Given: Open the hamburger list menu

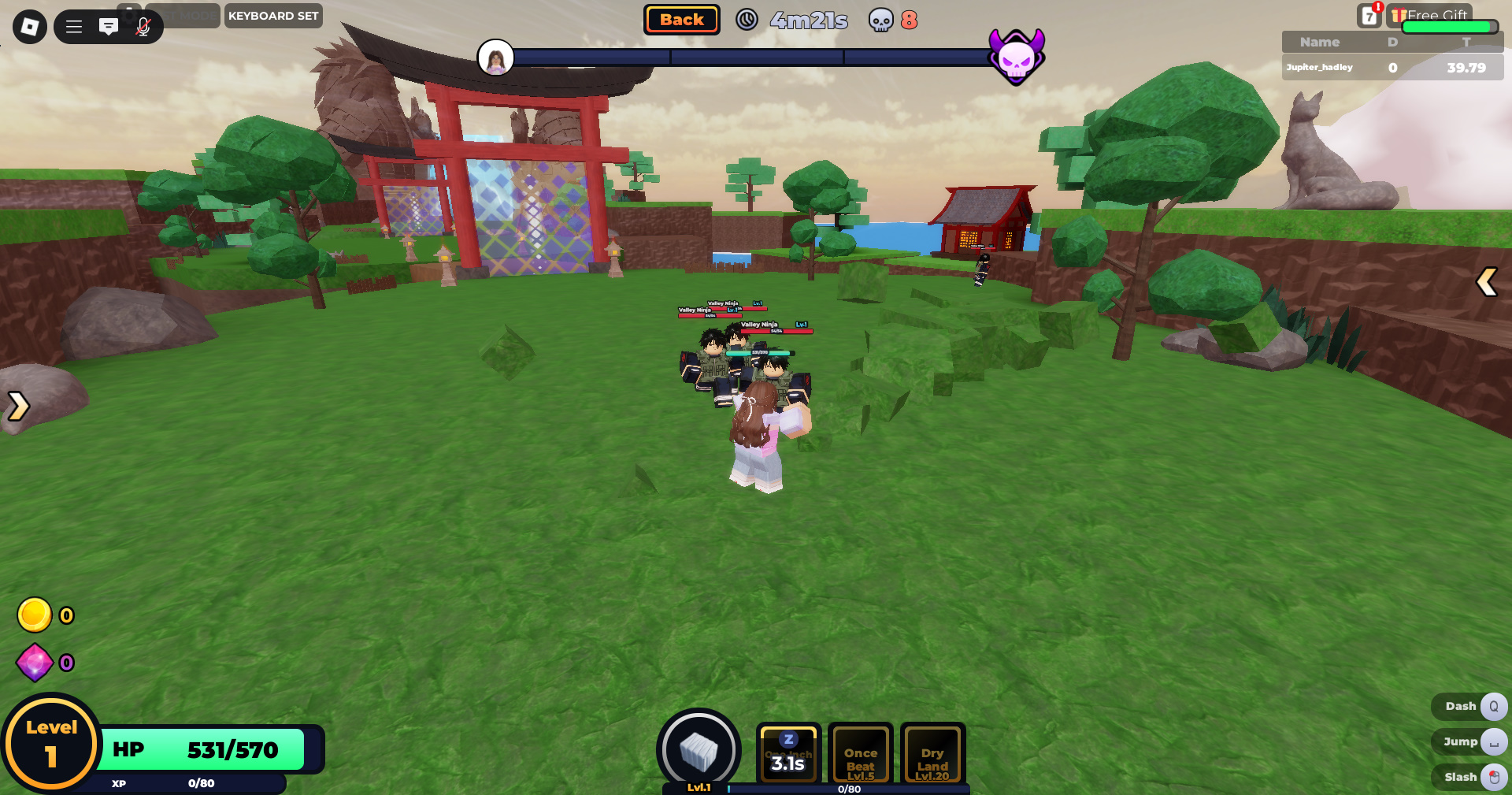Looking at the screenshot, I should pyautogui.click(x=74, y=27).
